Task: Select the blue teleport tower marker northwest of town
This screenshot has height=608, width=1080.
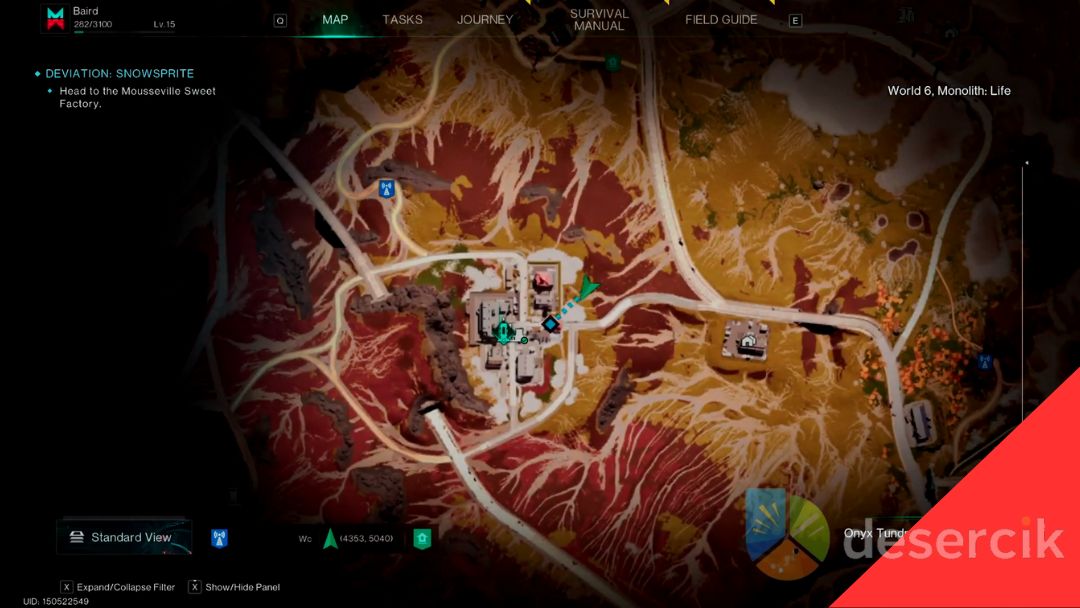Action: (x=386, y=188)
